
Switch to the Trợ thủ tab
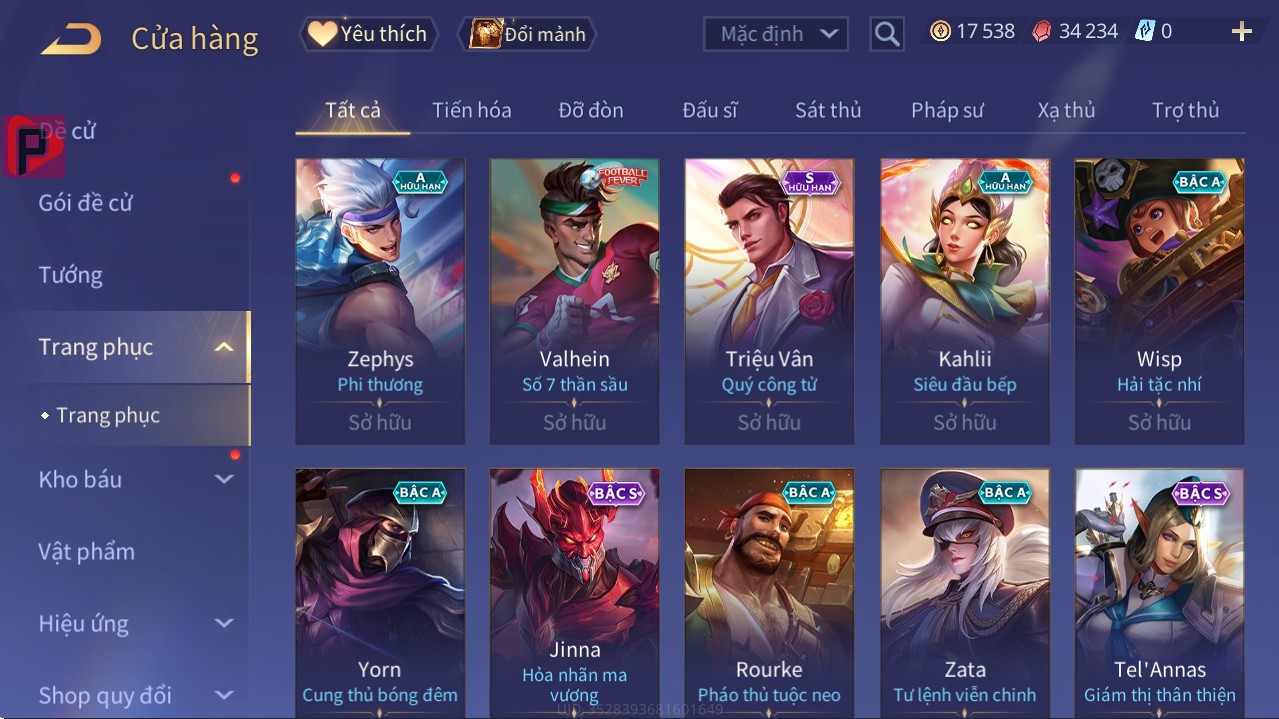click(x=1185, y=110)
